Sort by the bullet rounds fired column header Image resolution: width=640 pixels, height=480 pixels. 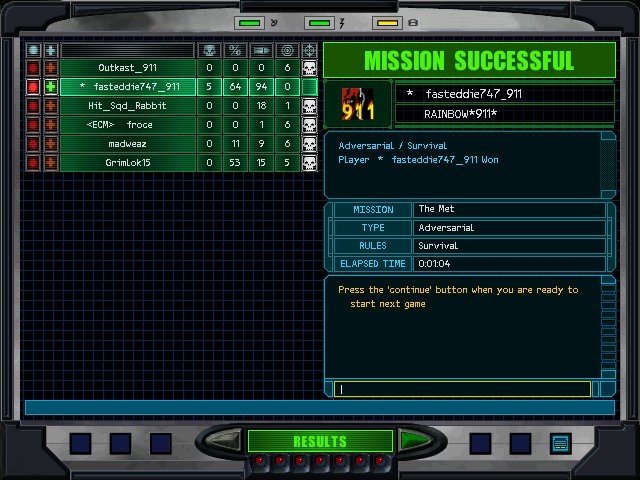pos(261,50)
